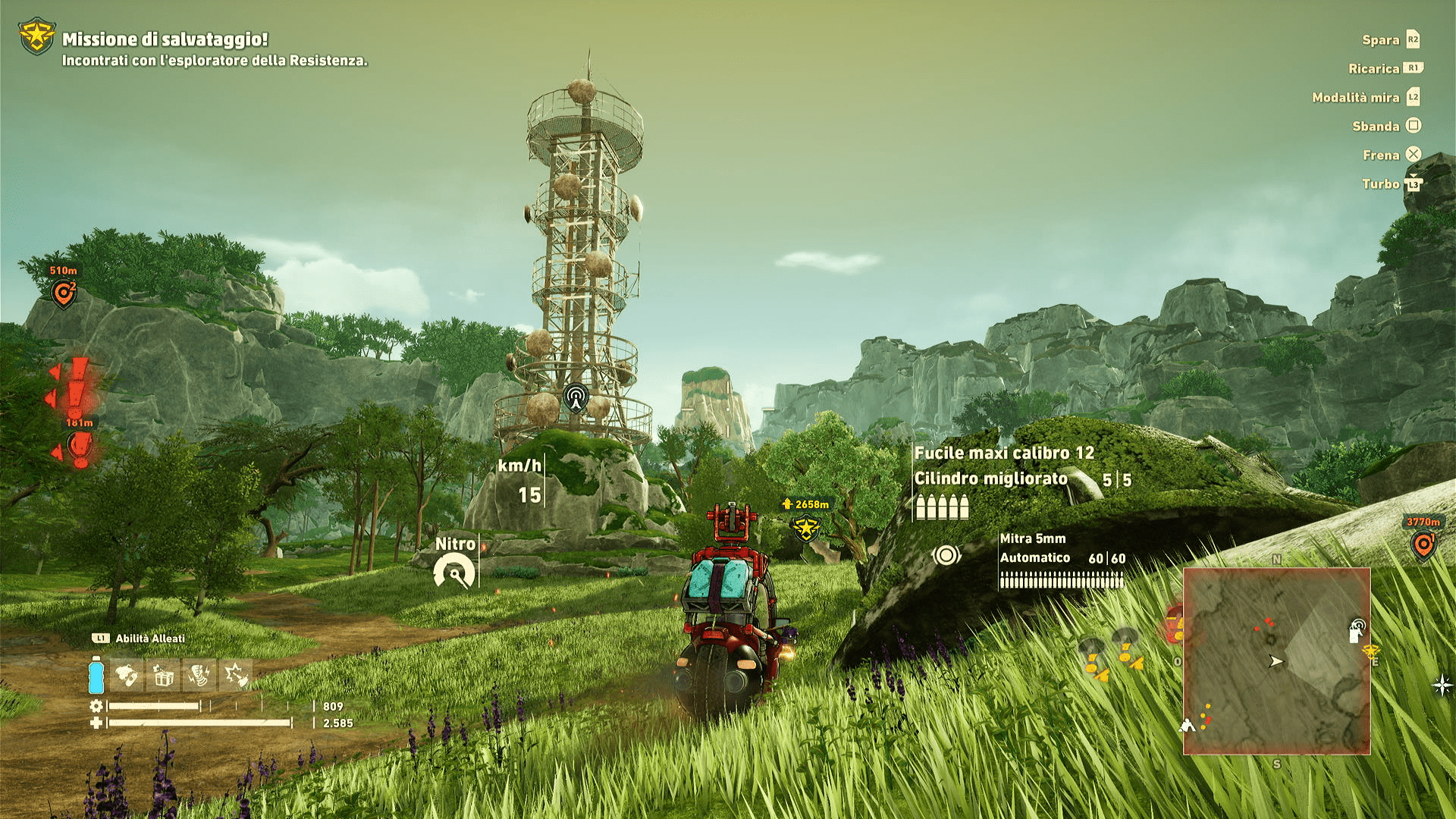Use the electric fist ally ability

(x=199, y=675)
